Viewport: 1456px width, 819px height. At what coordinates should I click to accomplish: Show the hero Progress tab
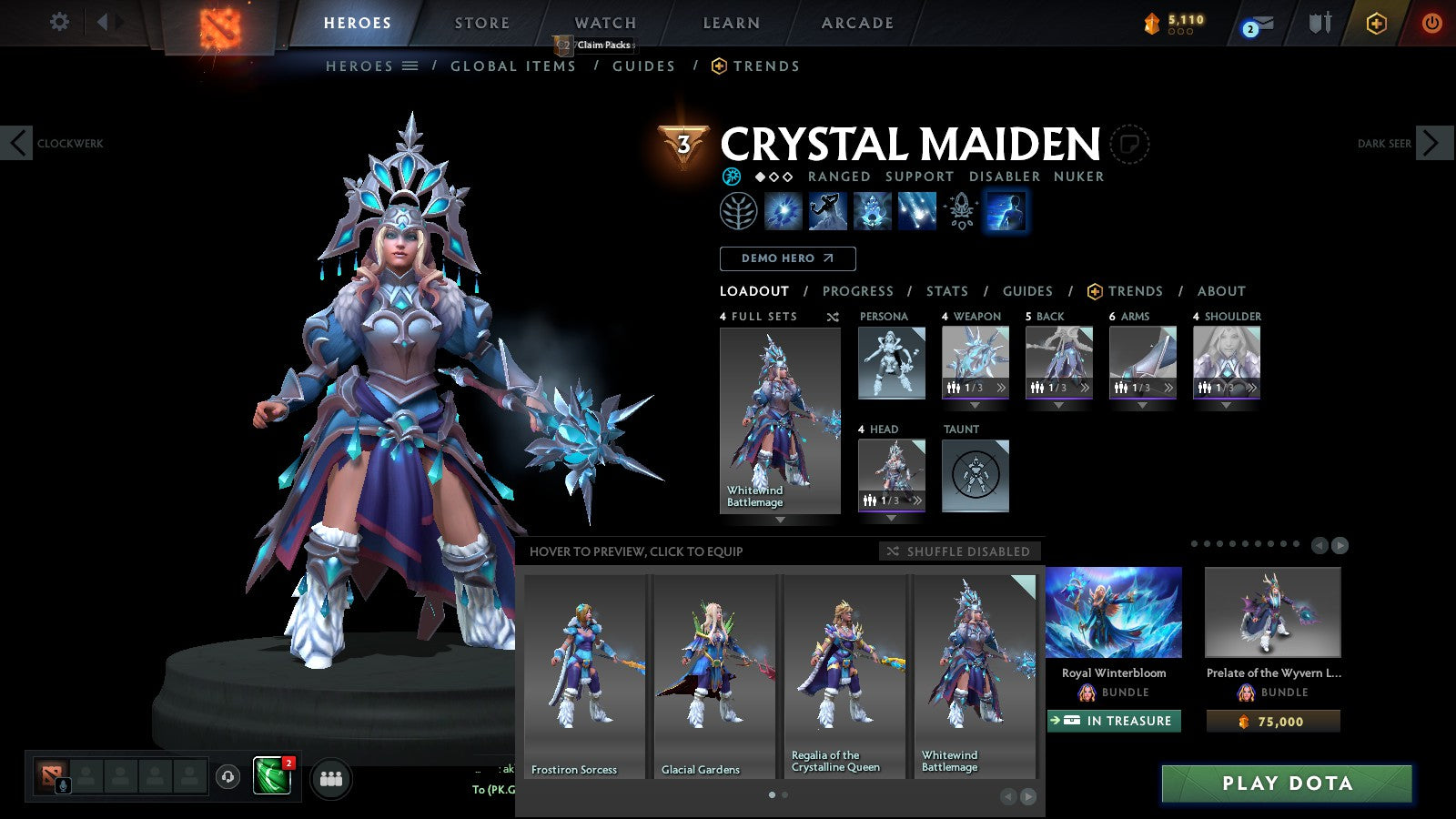click(x=857, y=291)
